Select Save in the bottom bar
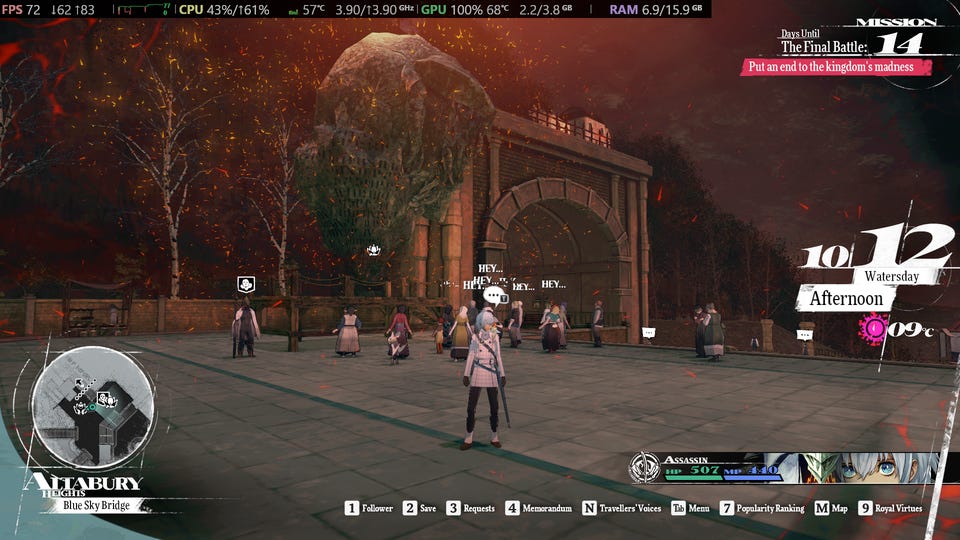 (x=420, y=508)
